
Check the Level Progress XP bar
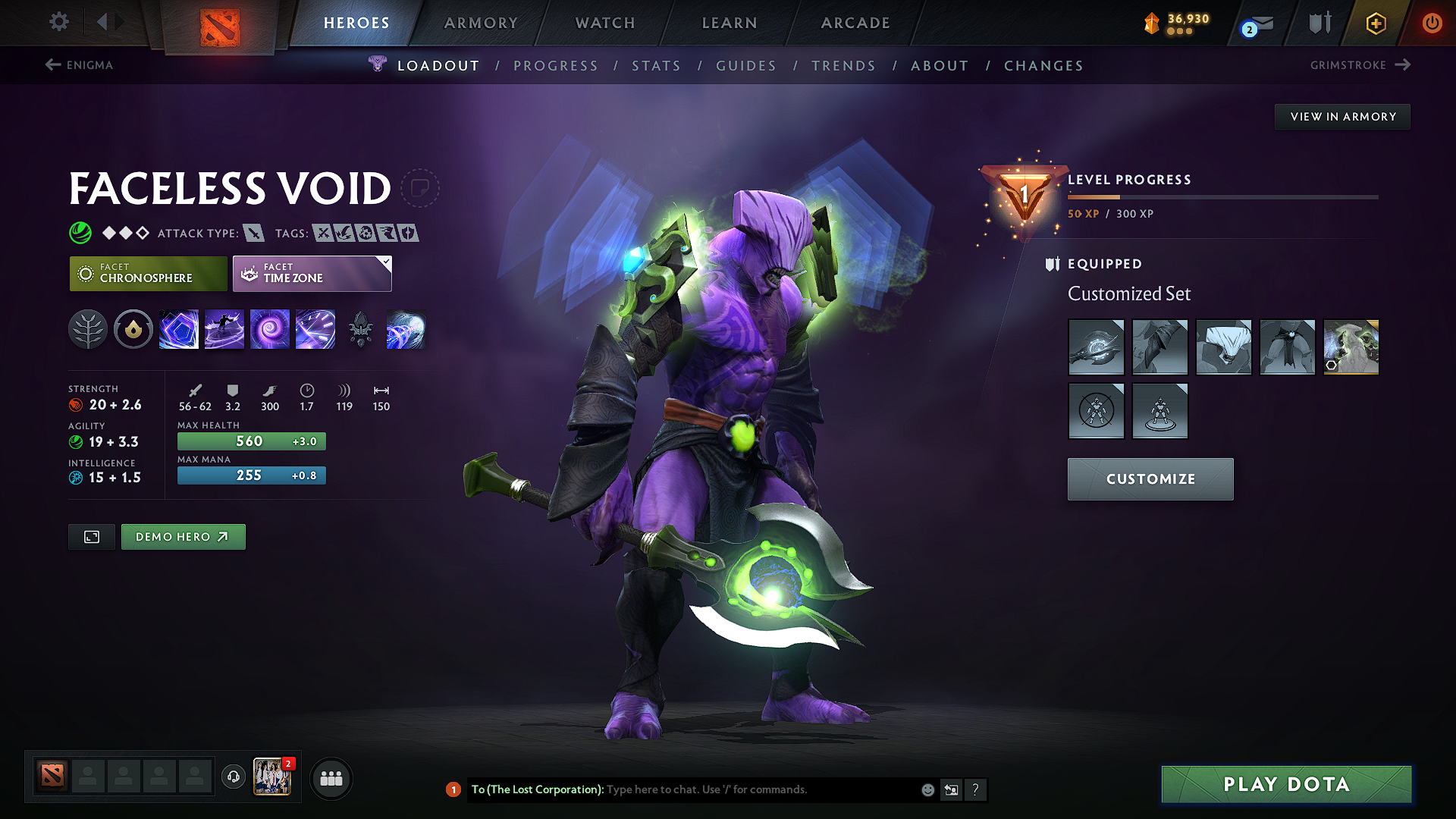[x=1221, y=196]
